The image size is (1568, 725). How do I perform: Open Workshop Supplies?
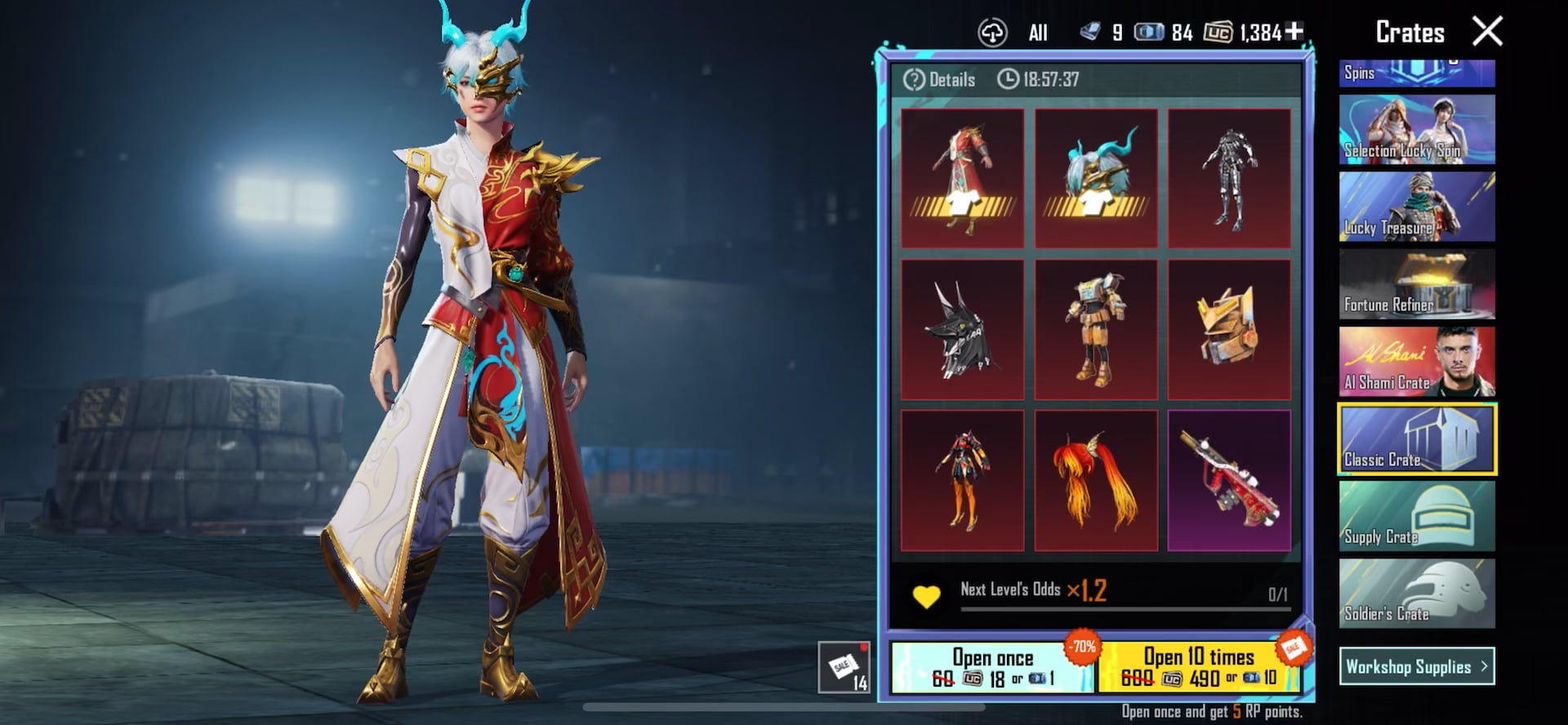point(1417,666)
